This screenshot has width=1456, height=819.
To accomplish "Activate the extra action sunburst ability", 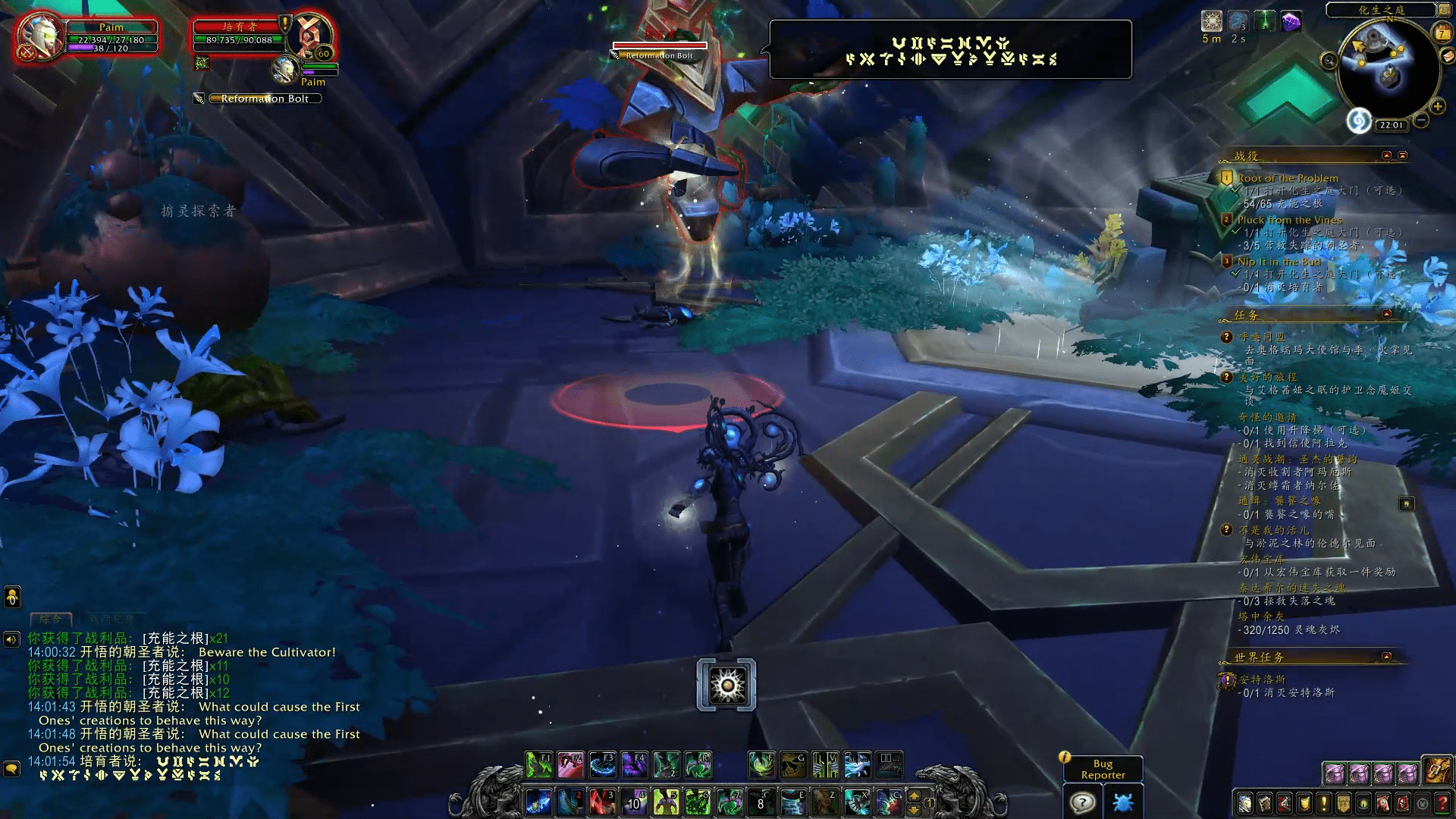I will tap(726, 685).
